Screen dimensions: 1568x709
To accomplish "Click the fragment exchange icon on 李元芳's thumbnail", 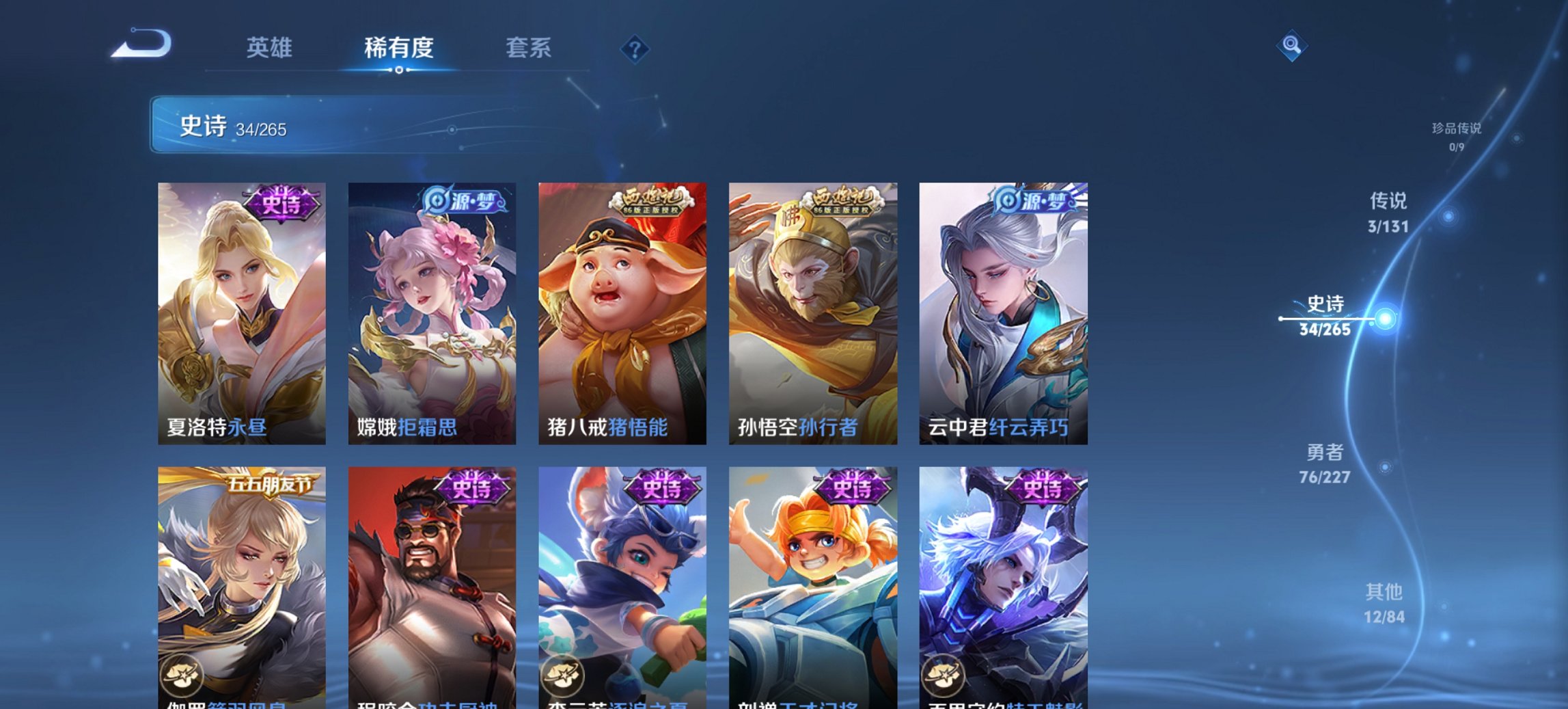I will 561,676.
